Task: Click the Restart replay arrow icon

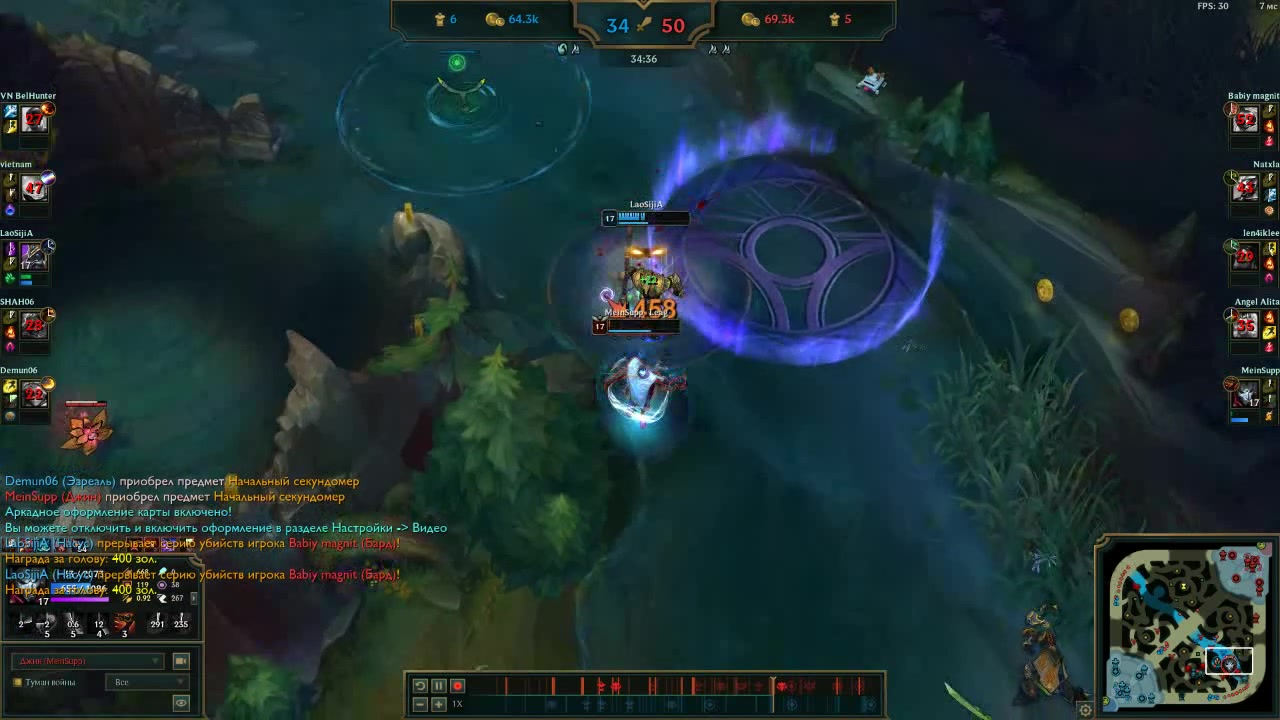Action: 420,686
